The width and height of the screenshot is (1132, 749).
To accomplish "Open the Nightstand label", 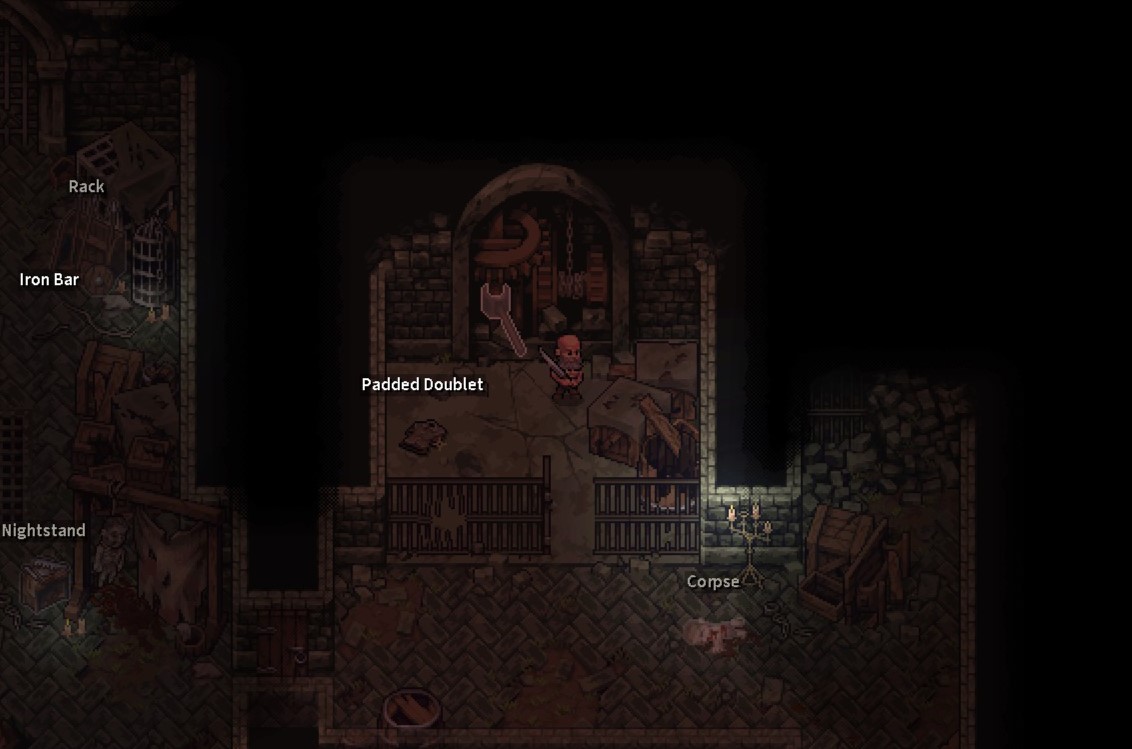I will [x=44, y=530].
